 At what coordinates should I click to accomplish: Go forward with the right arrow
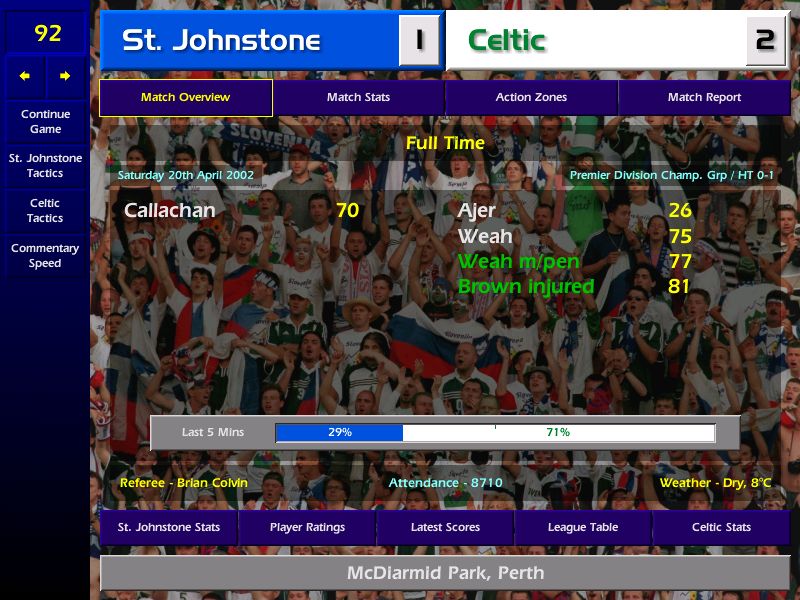click(x=65, y=76)
